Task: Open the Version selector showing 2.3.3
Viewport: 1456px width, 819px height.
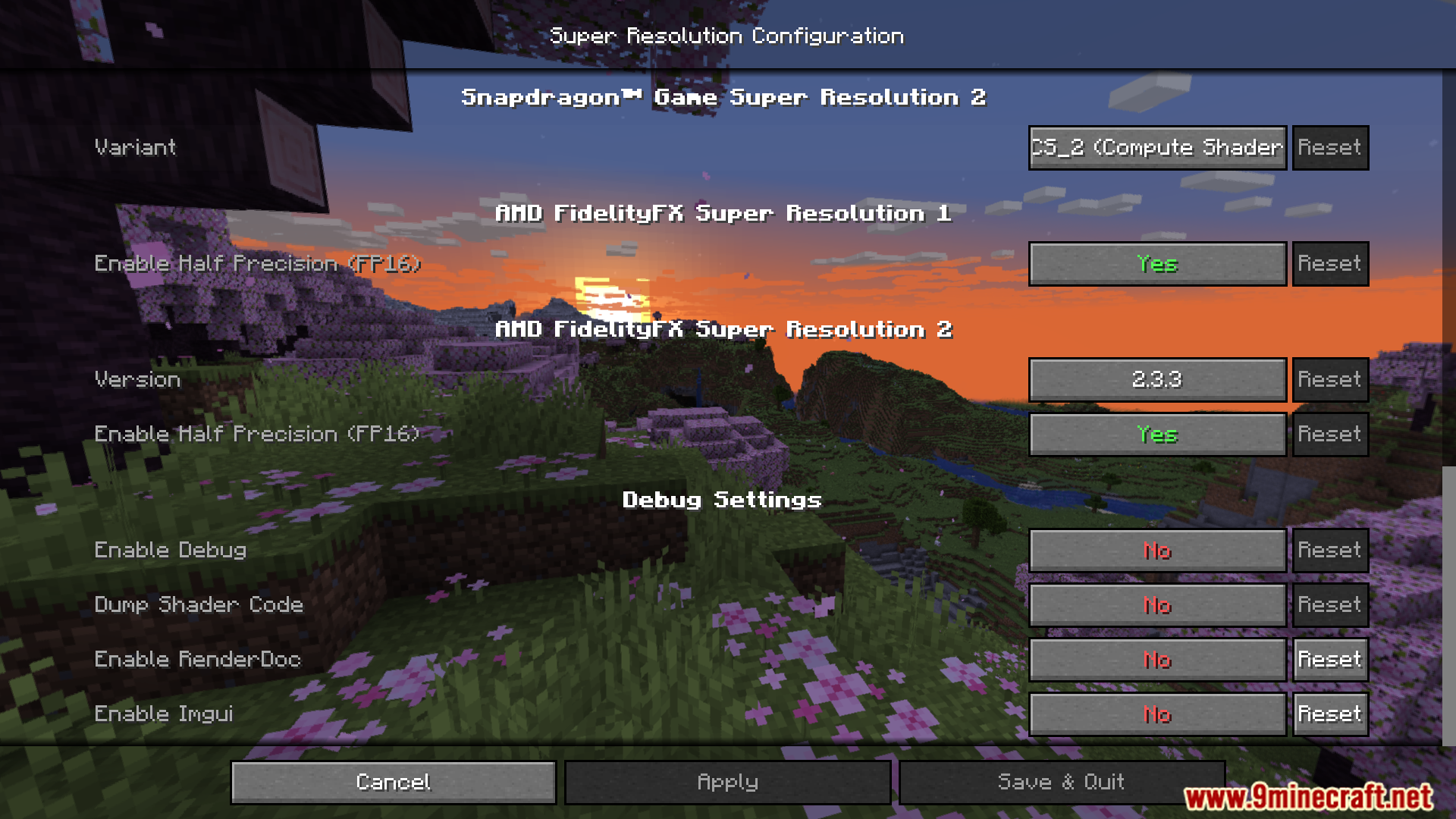Action: click(x=1156, y=379)
